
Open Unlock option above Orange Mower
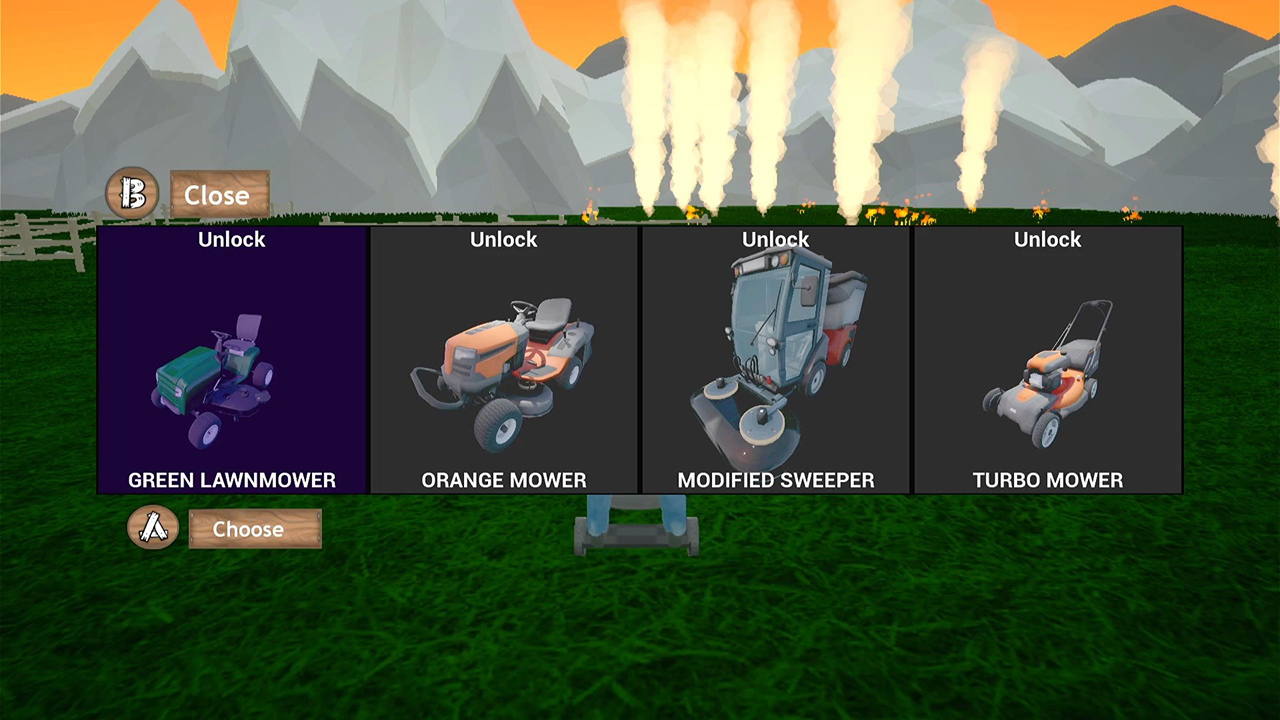point(503,239)
